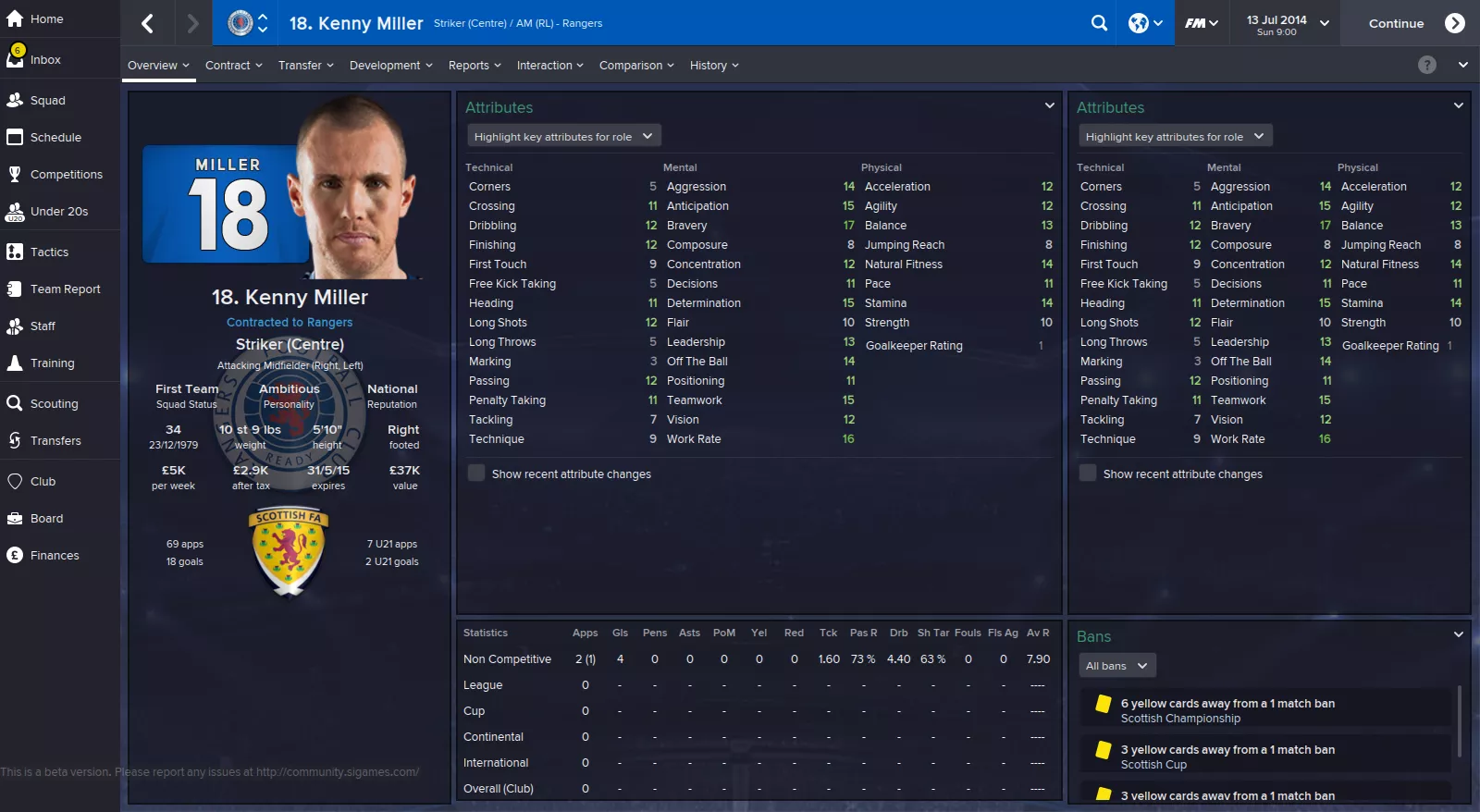Screen dimensions: 1480x812
Task: Open the help question mark icon
Action: 1427,65
